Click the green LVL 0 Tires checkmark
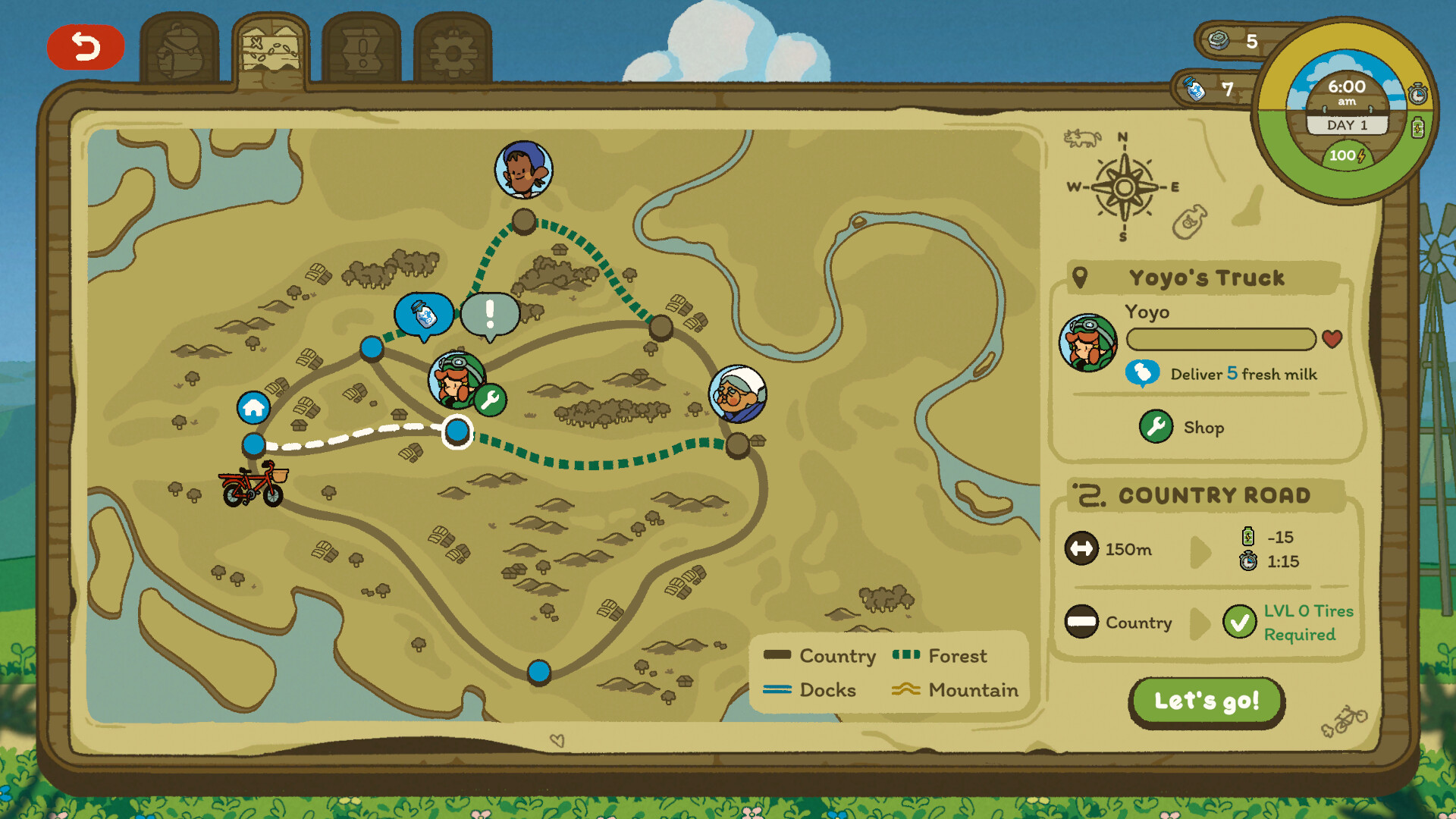1456x819 pixels. point(1239,623)
